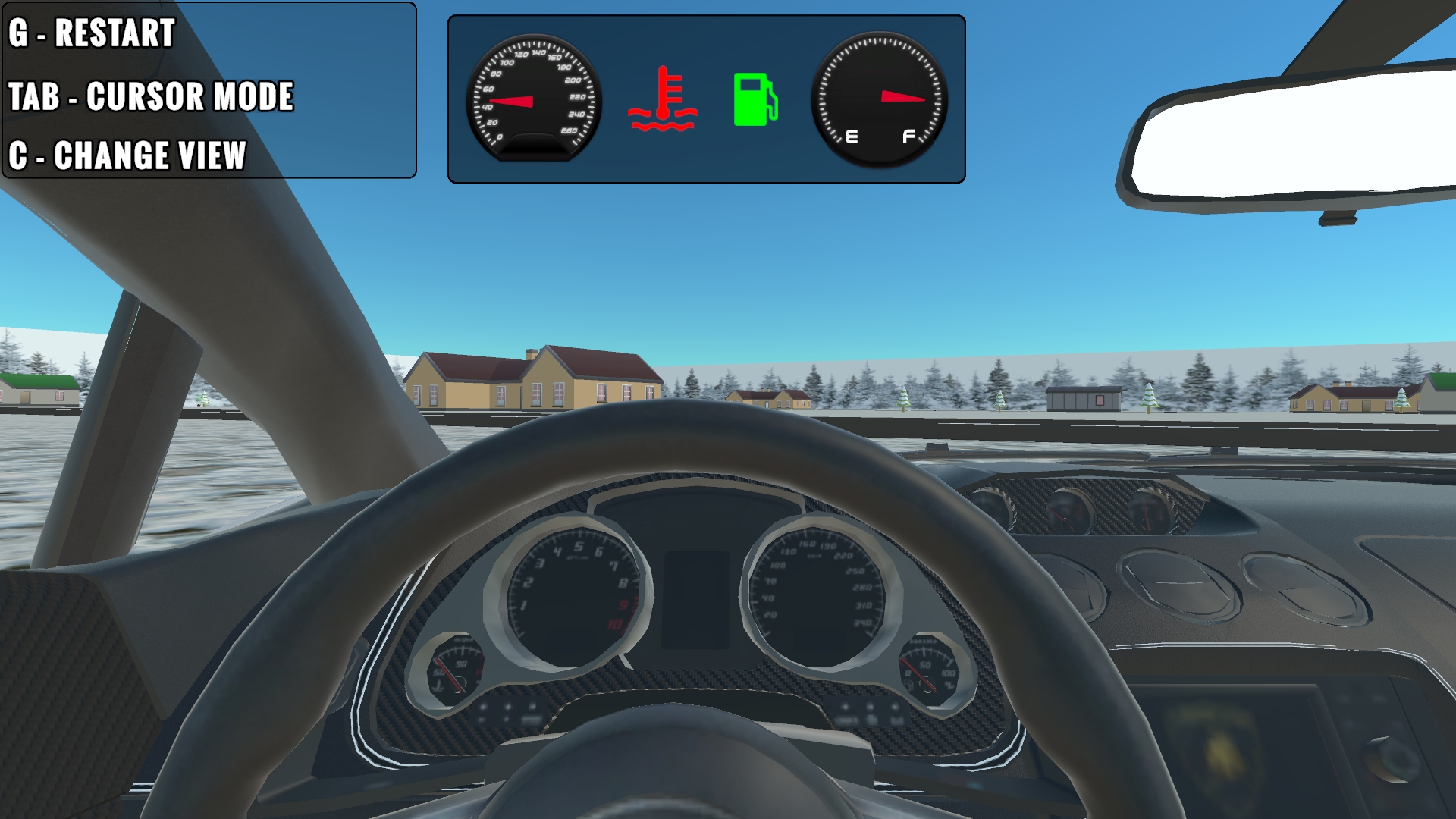The height and width of the screenshot is (819, 1456).
Task: Click the in-car speedometer showing 340 scale
Action: point(815,591)
